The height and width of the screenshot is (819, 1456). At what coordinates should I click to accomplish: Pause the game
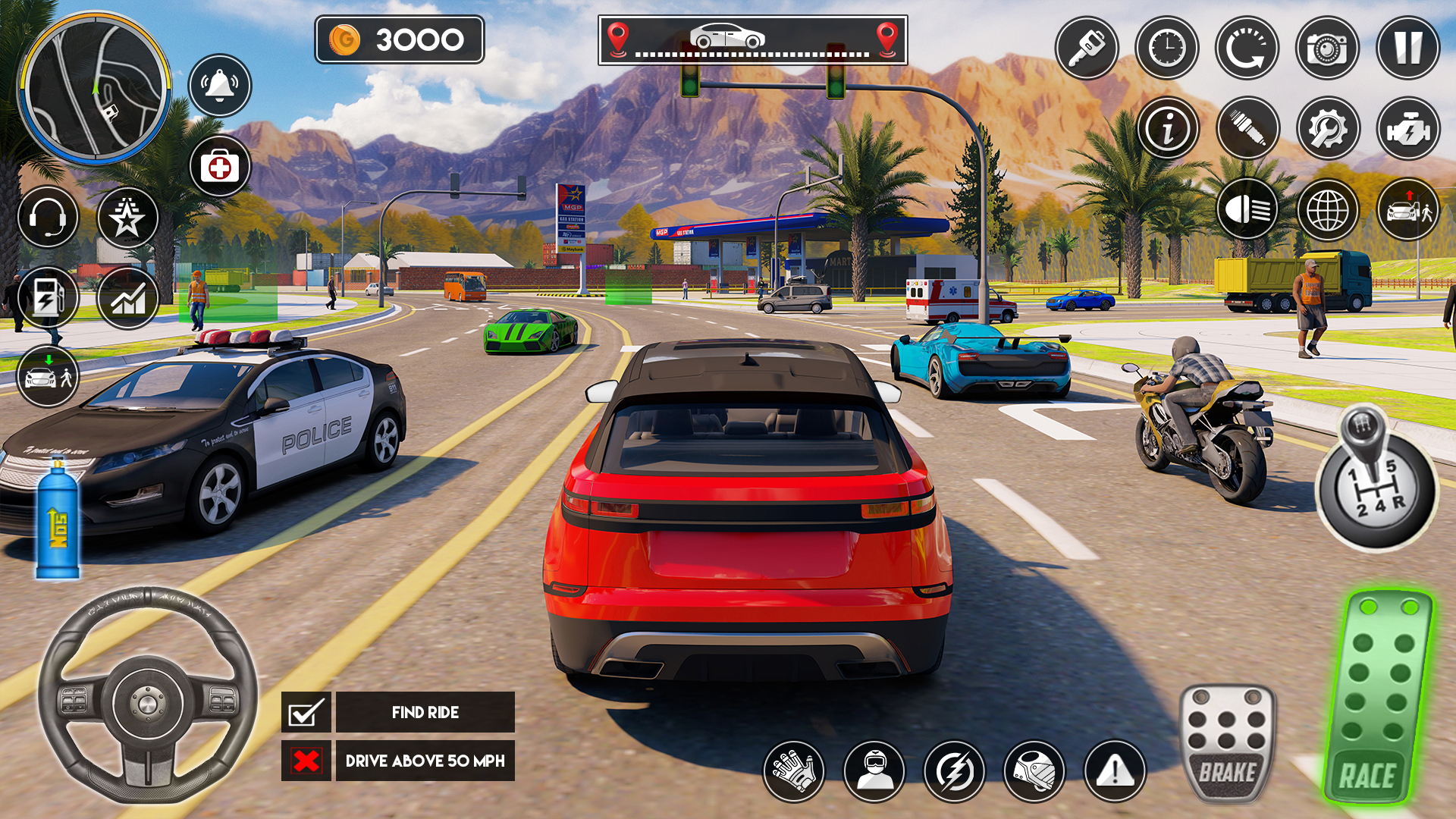1409,47
